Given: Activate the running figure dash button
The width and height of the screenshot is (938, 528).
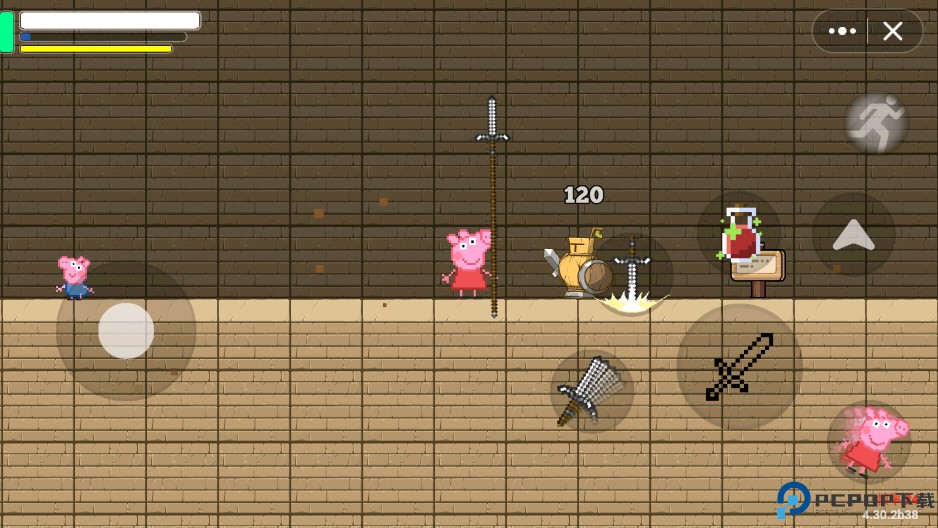Looking at the screenshot, I should [x=876, y=123].
